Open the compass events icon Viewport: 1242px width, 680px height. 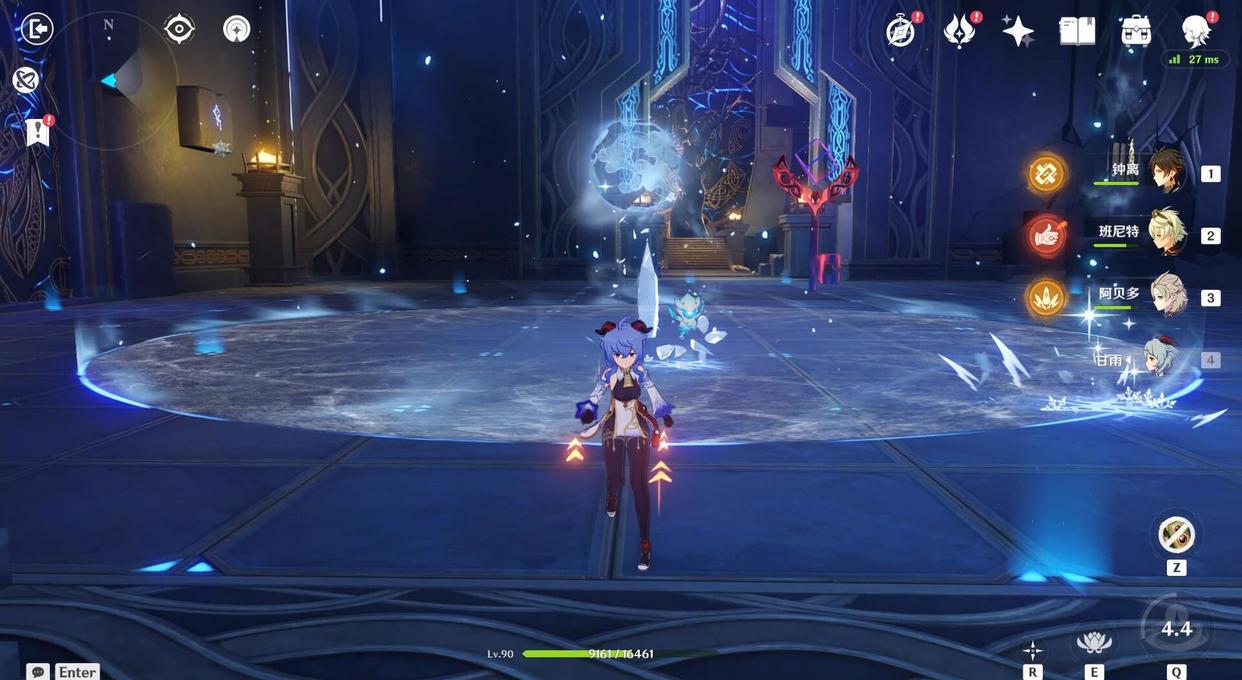click(901, 31)
